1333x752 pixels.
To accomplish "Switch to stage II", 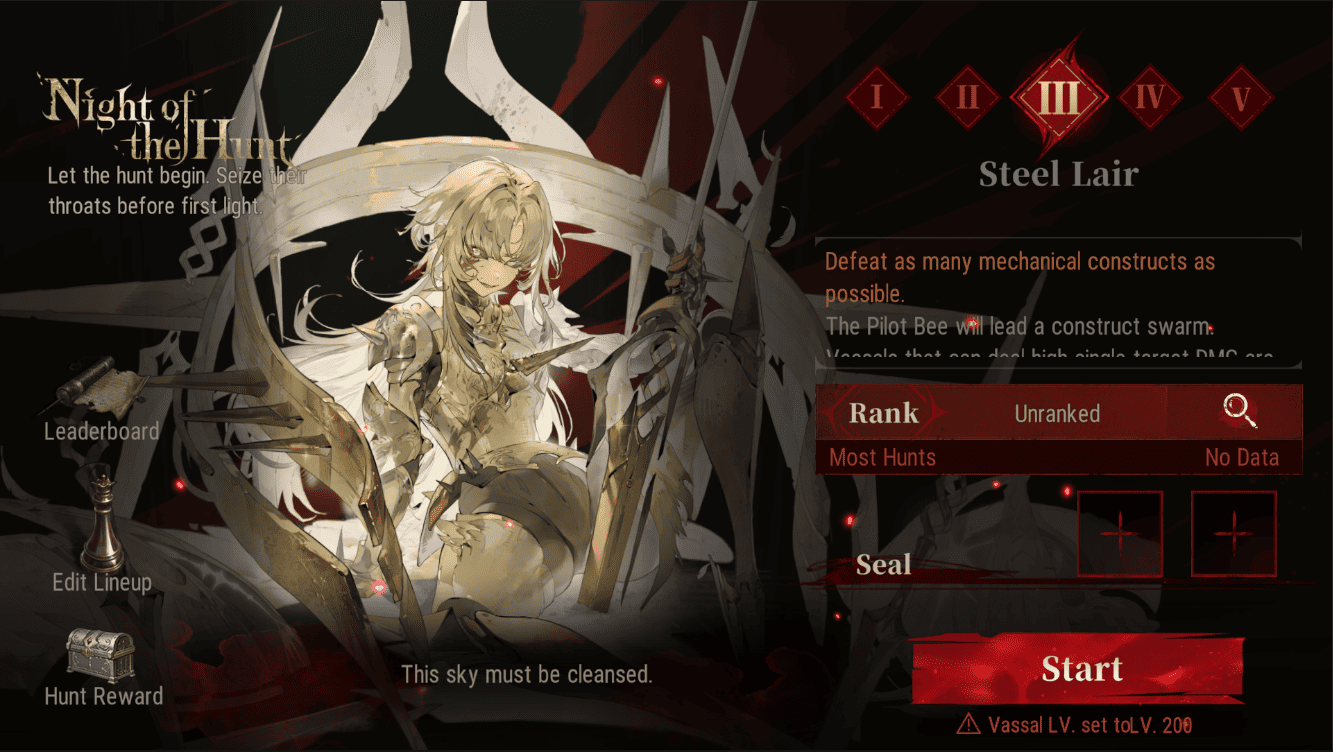I will [x=967, y=97].
